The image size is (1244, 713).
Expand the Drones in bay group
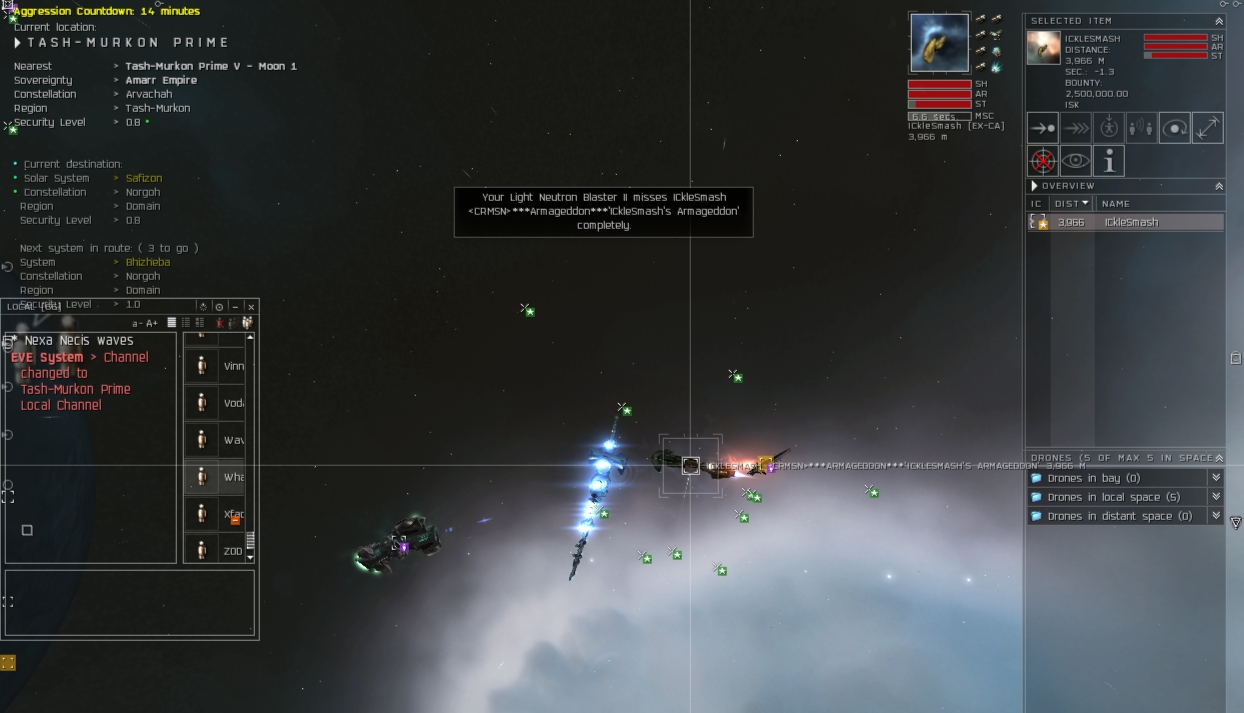point(1216,479)
